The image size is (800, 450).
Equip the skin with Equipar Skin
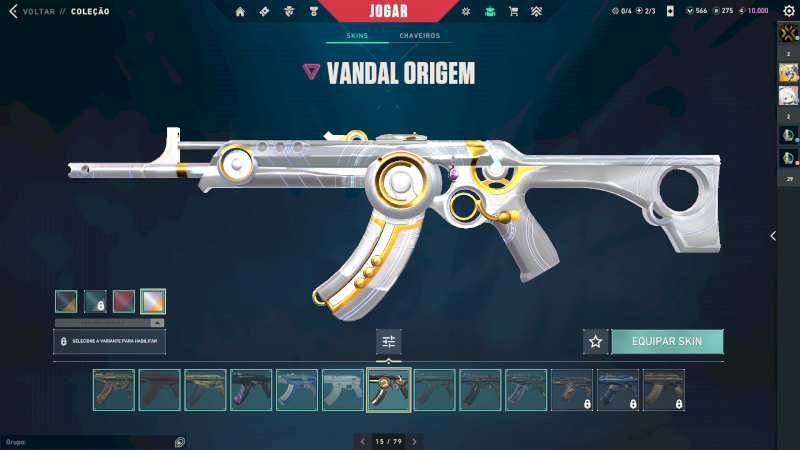click(666, 342)
